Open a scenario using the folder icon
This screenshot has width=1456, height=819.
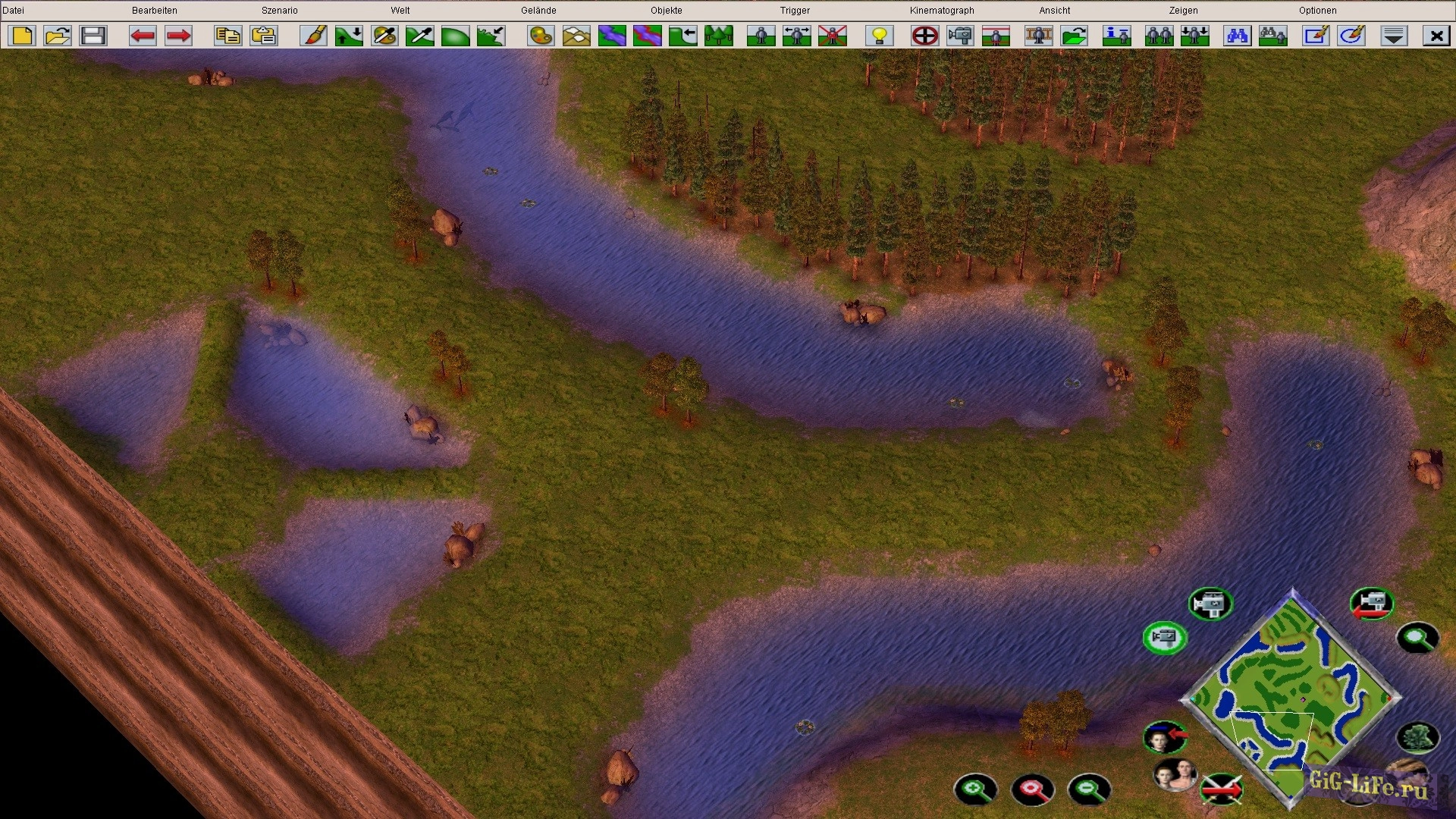coord(58,36)
